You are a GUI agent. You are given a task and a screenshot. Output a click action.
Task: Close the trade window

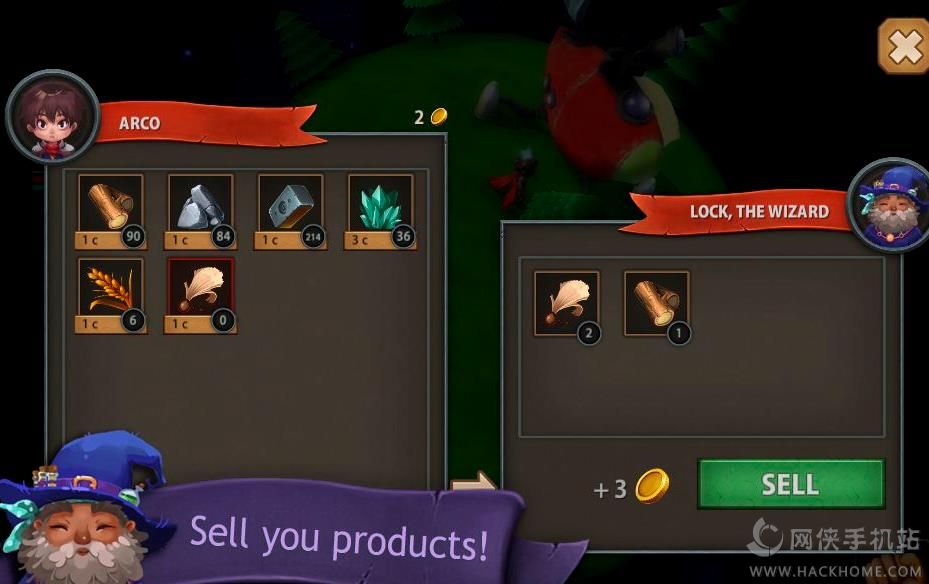point(903,46)
